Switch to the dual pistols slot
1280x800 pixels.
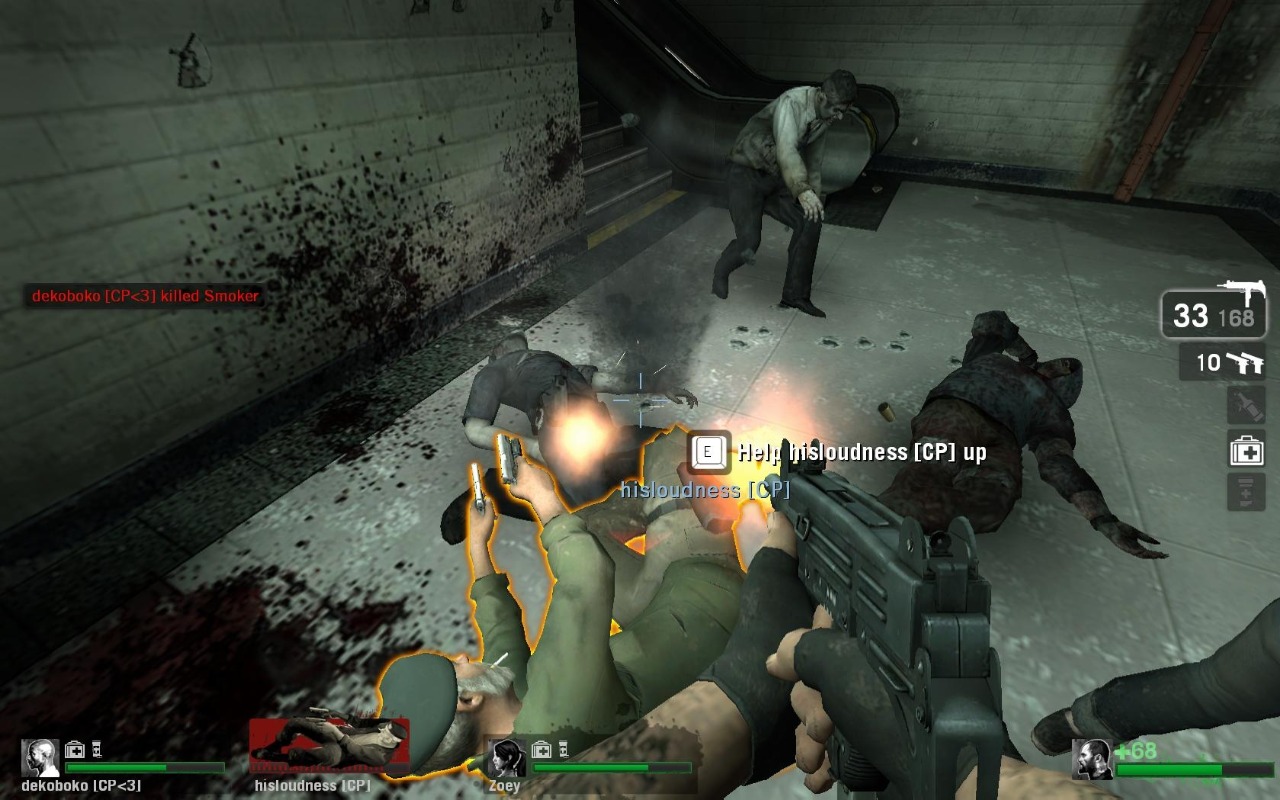pyautogui.click(x=1222, y=362)
